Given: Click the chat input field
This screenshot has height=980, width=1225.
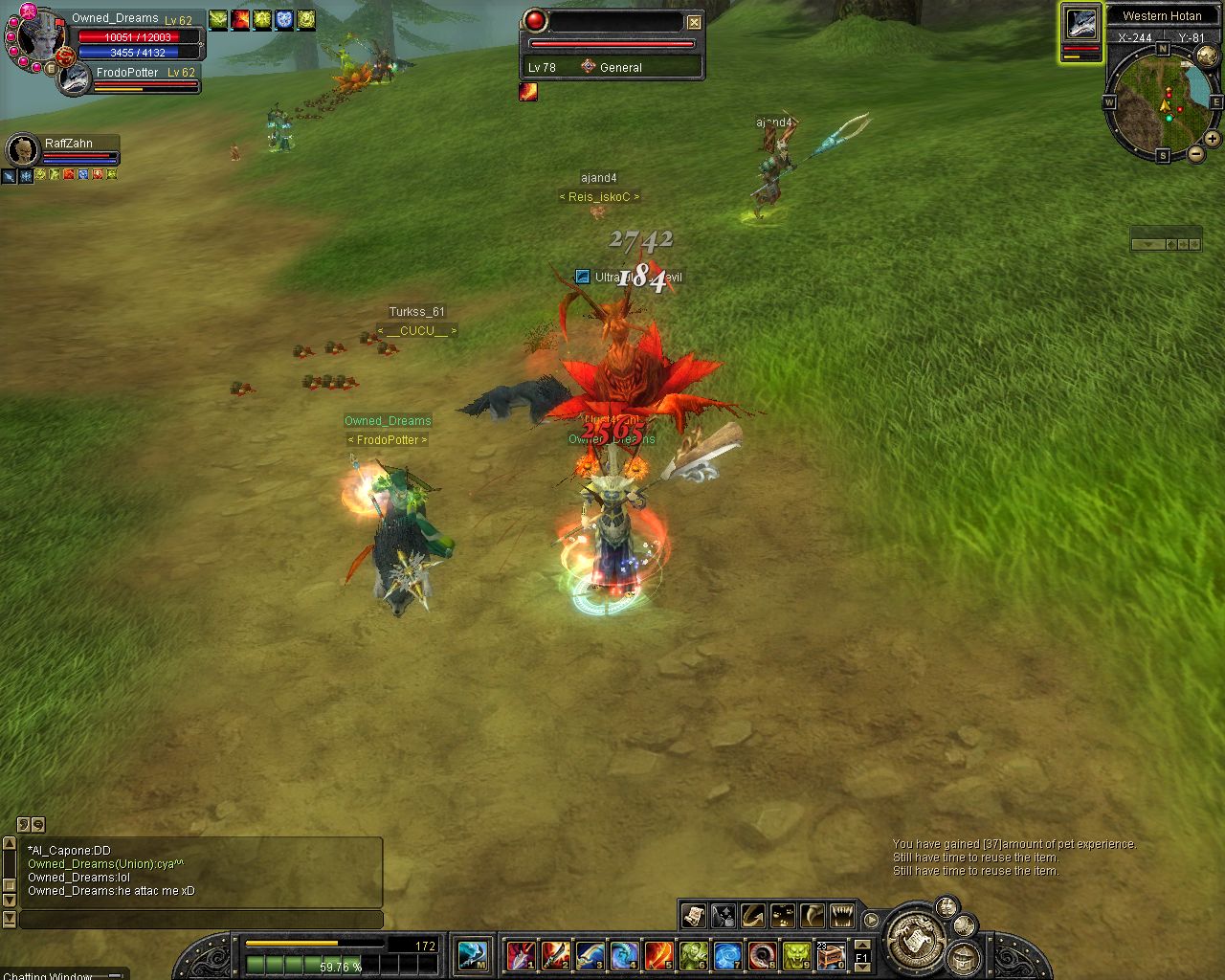Looking at the screenshot, I should click(201, 920).
